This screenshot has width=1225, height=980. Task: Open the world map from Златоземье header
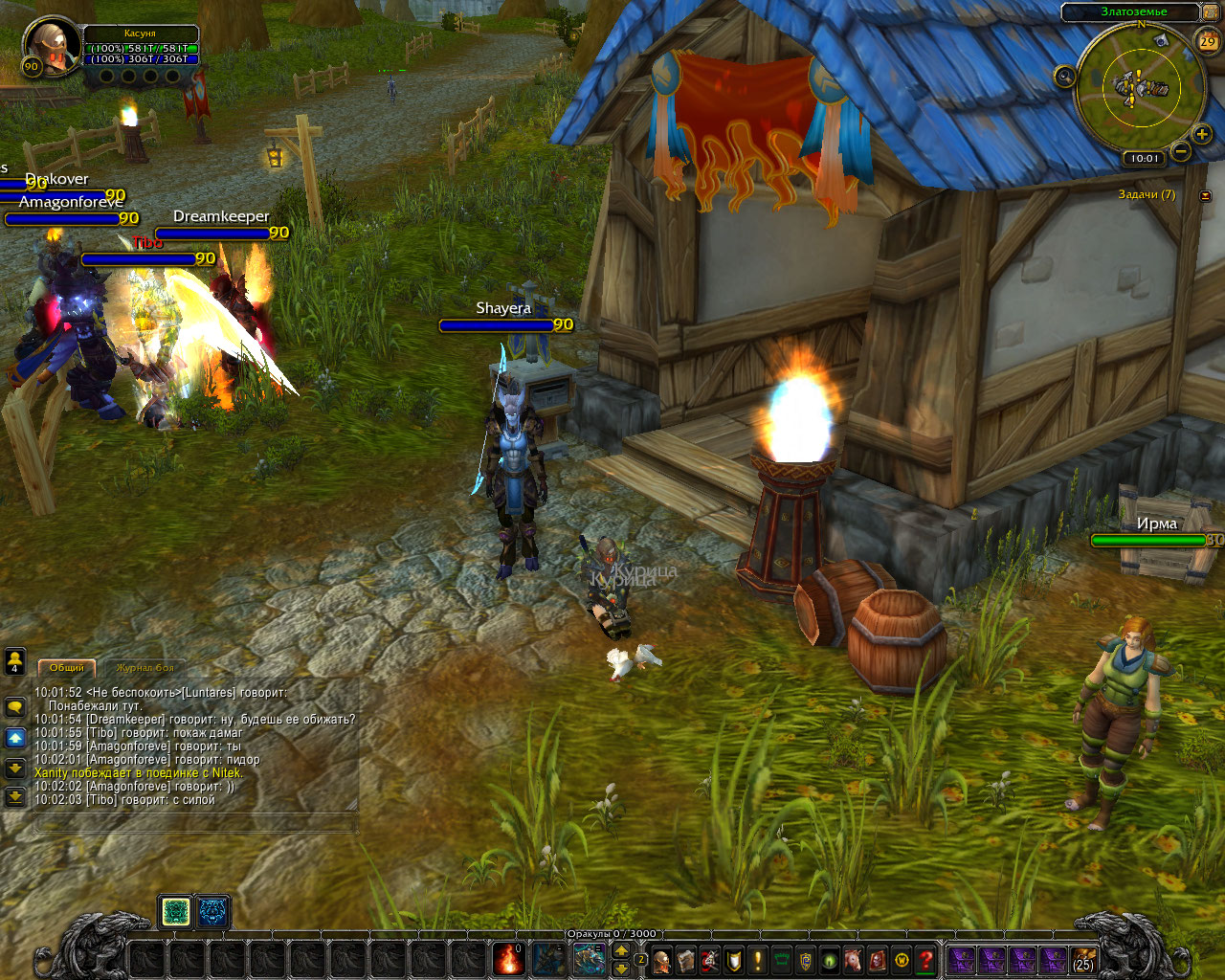click(1133, 11)
